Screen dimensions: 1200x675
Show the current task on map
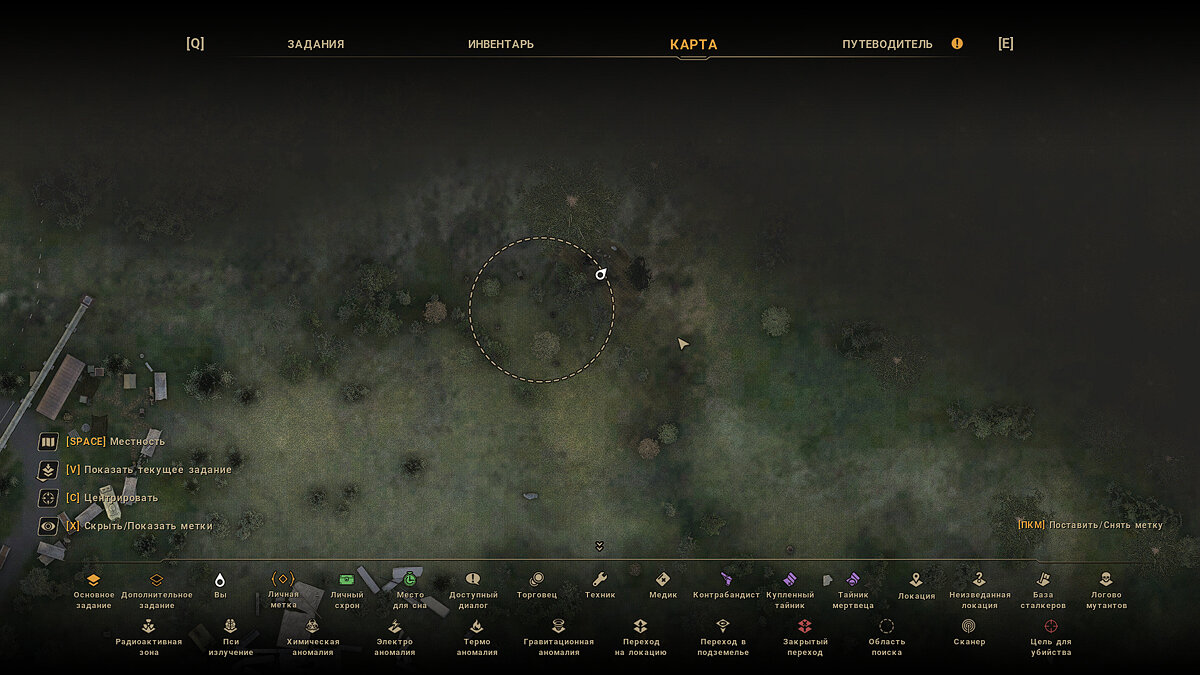(x=48, y=470)
